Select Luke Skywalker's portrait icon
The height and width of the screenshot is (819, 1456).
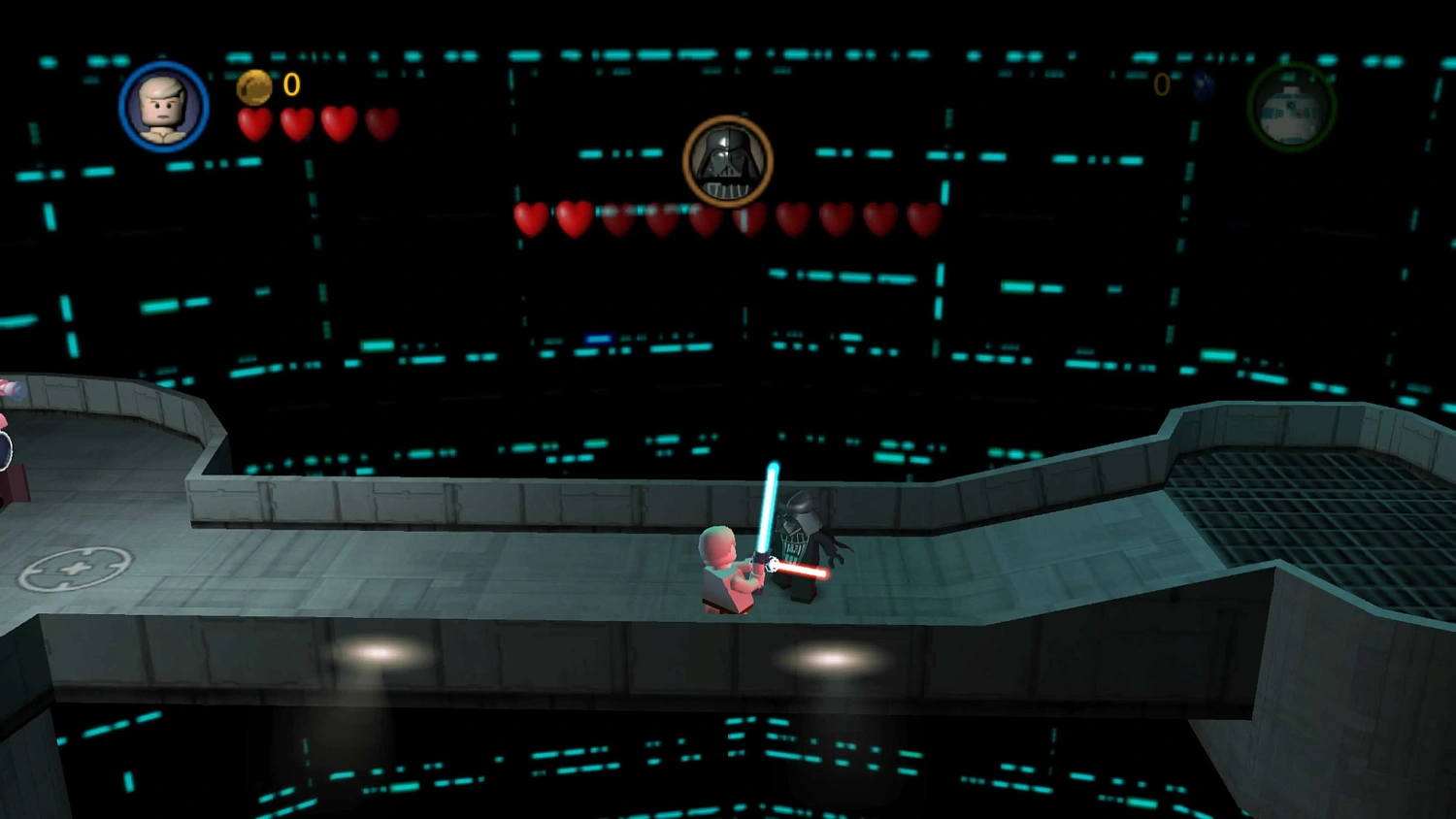click(x=165, y=107)
